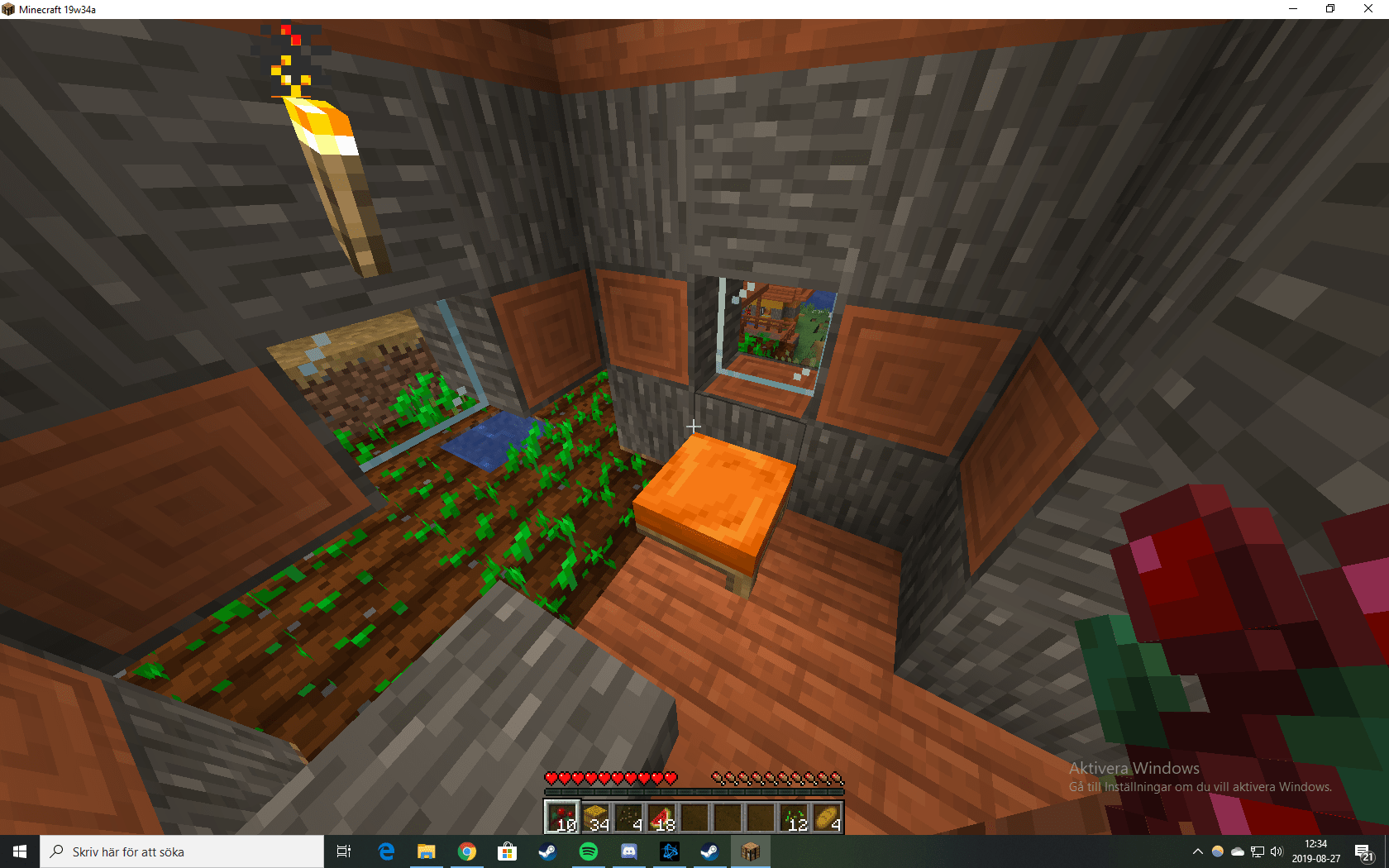Select the seedlings stack of 12 in hotbar
Screen dimensions: 1389x868
coord(795,818)
